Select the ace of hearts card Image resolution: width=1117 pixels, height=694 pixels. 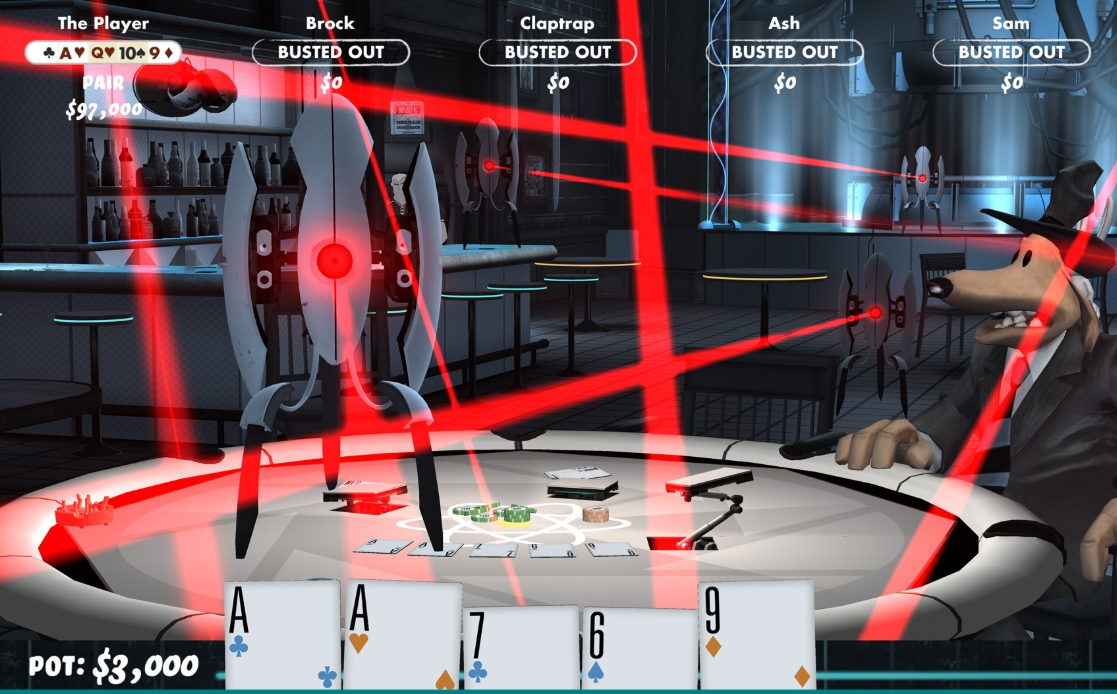click(x=402, y=636)
